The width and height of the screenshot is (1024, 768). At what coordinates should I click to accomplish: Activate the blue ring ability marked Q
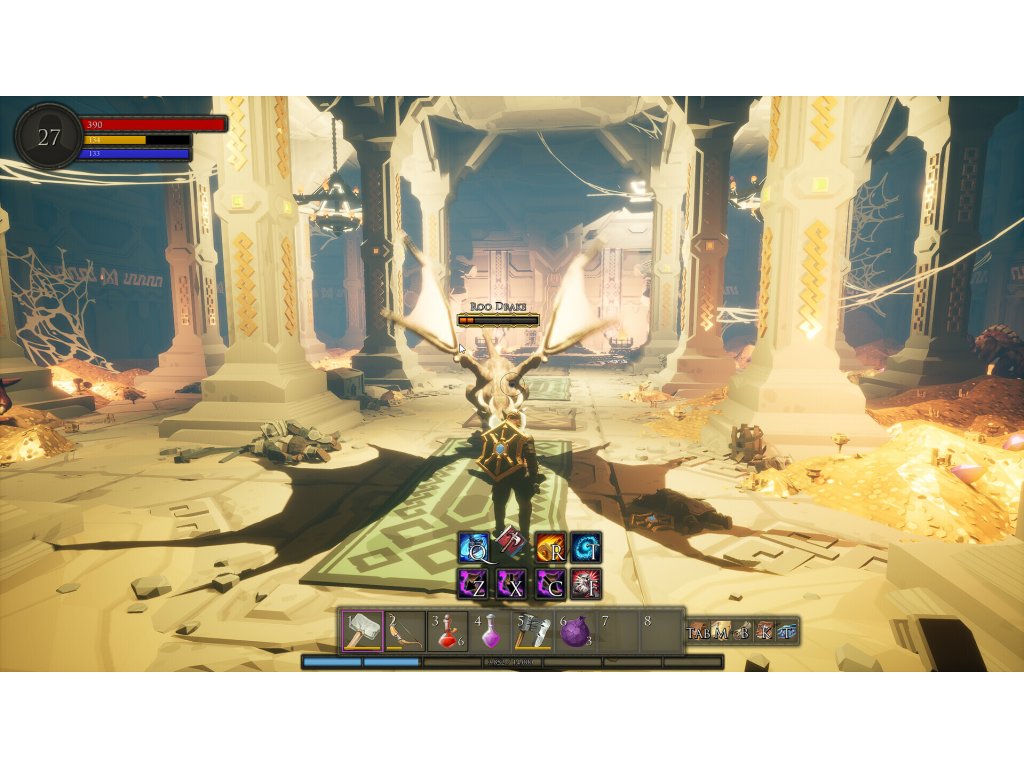(473, 548)
